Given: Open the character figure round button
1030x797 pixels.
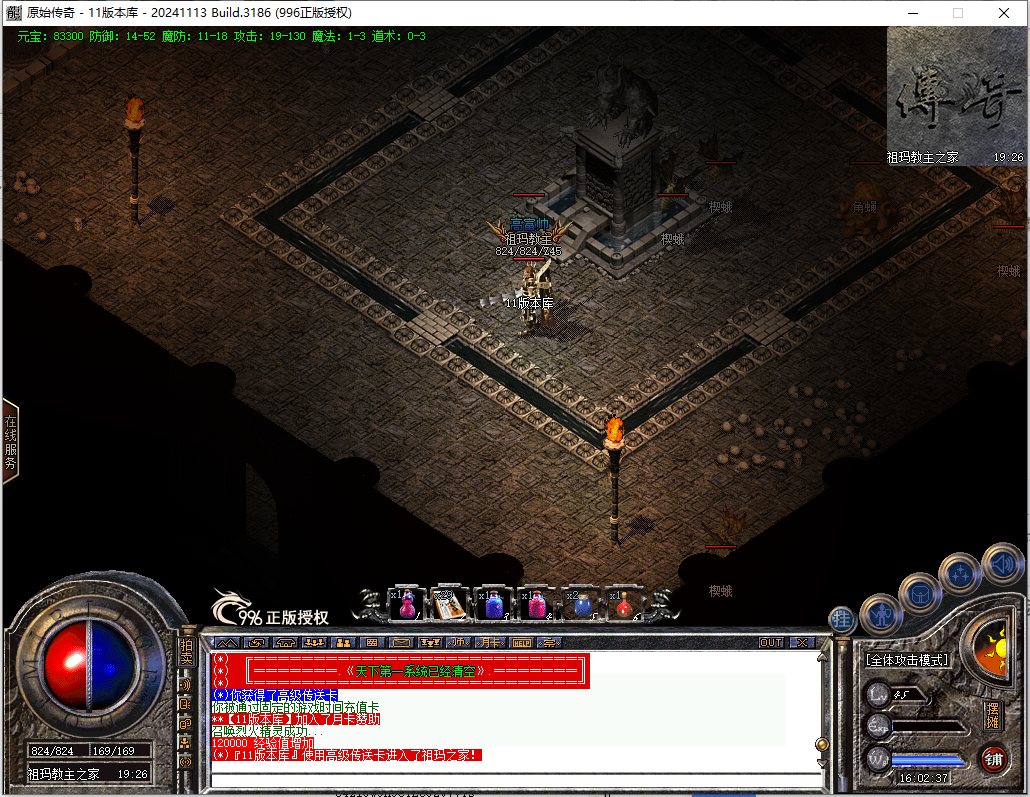Looking at the screenshot, I should pyautogui.click(x=880, y=612).
